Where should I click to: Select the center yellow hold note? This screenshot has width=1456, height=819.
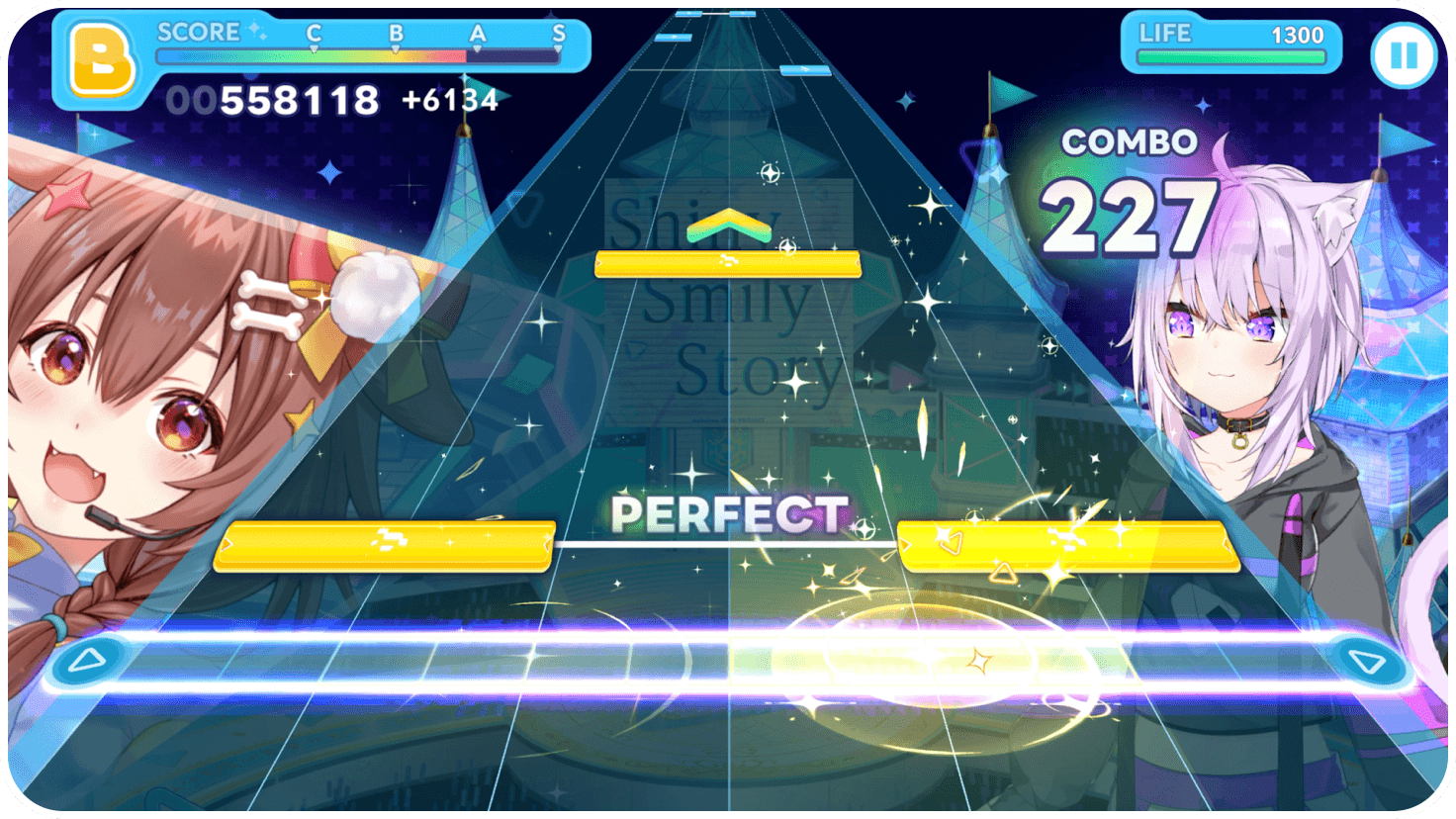click(x=728, y=262)
